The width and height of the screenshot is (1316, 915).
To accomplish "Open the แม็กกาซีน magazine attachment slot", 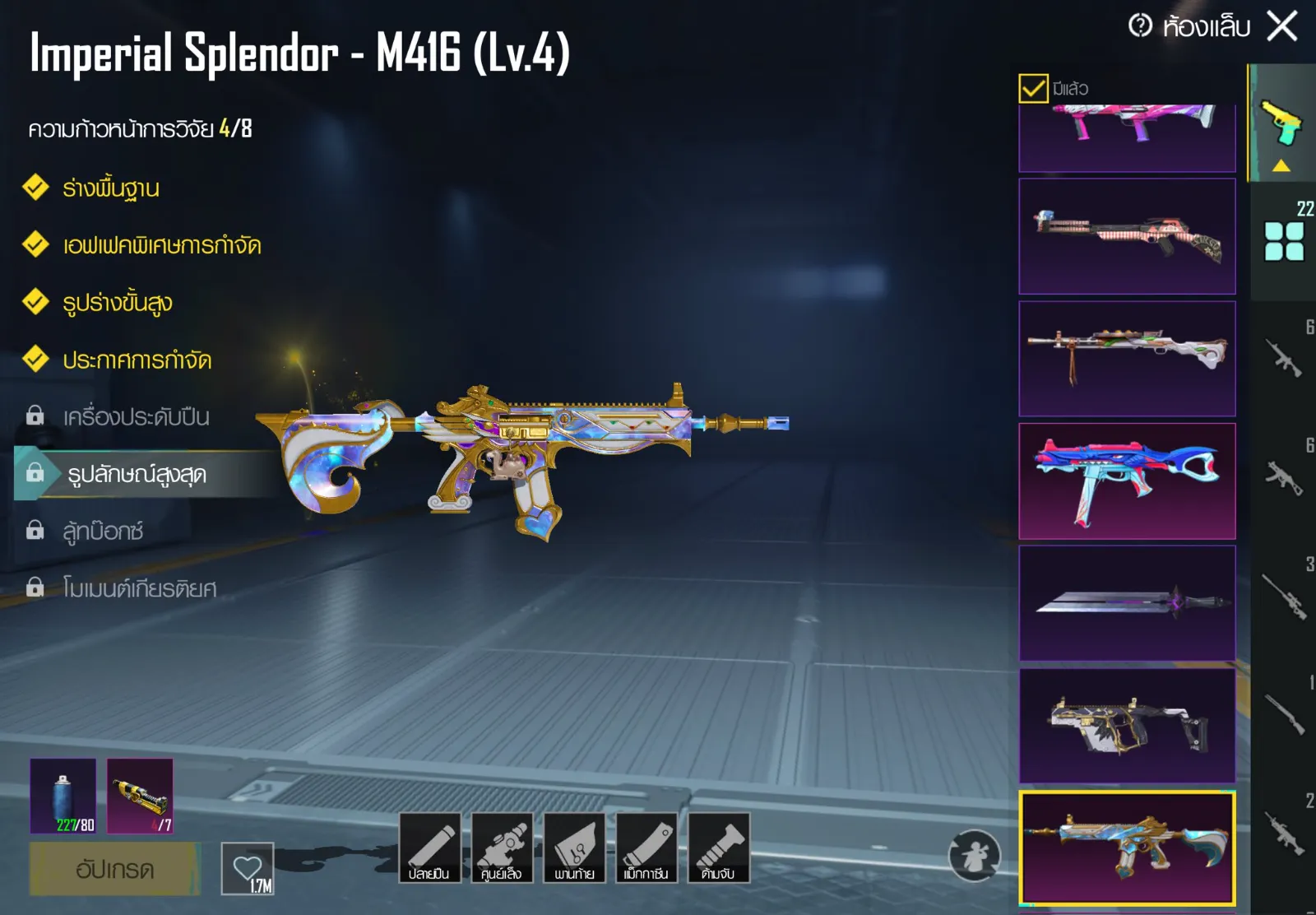I will 646,848.
